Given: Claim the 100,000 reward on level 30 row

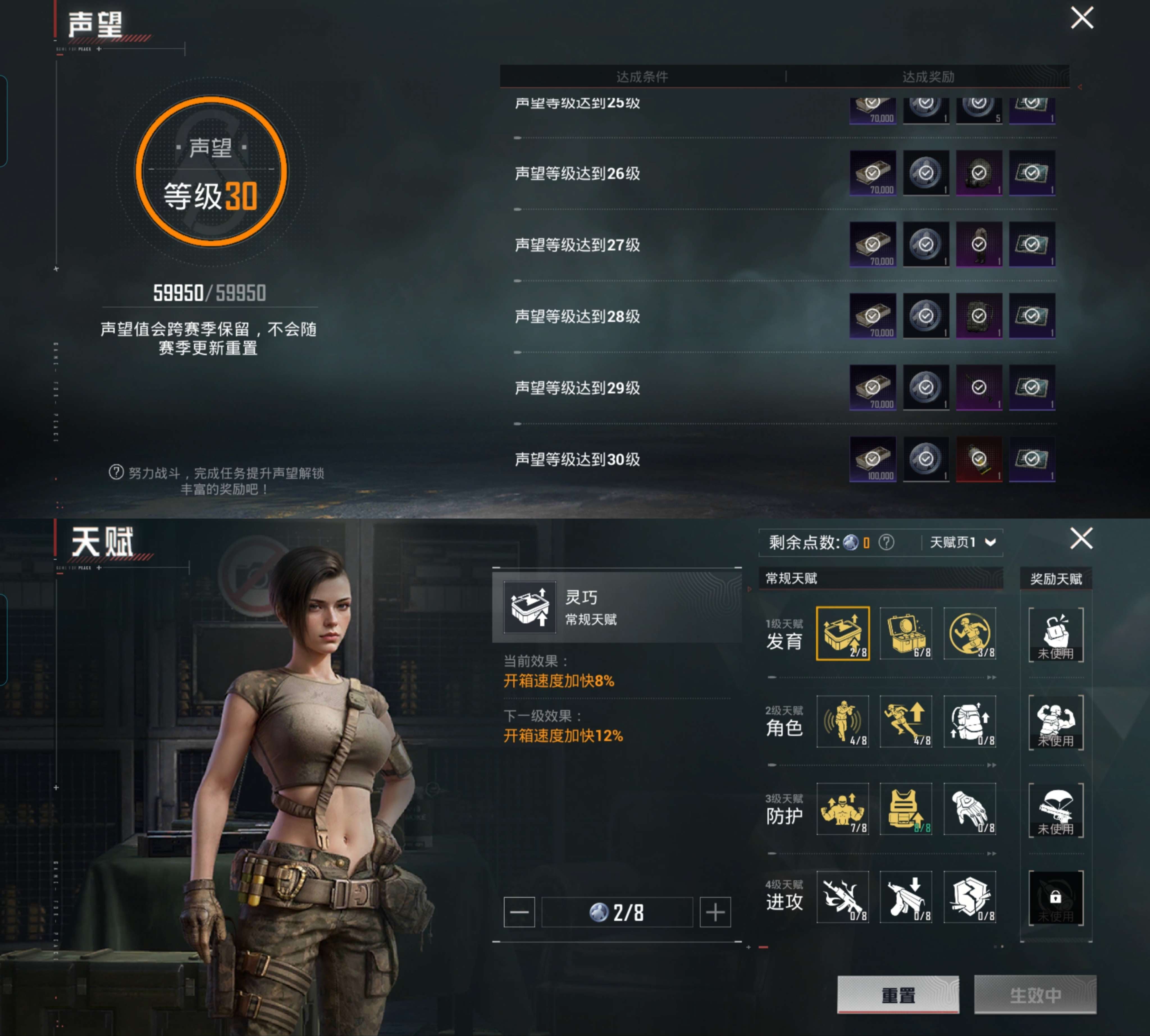Looking at the screenshot, I should coord(873,459).
